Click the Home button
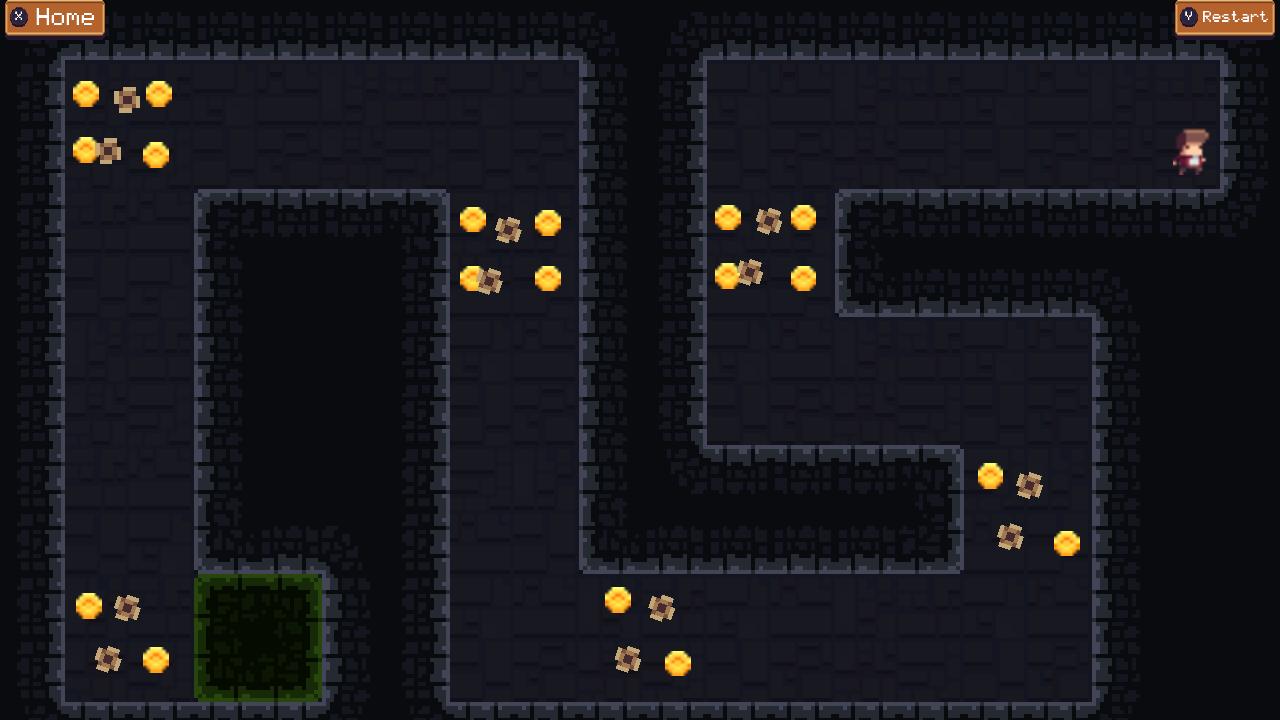This screenshot has width=1280, height=720. (x=56, y=17)
